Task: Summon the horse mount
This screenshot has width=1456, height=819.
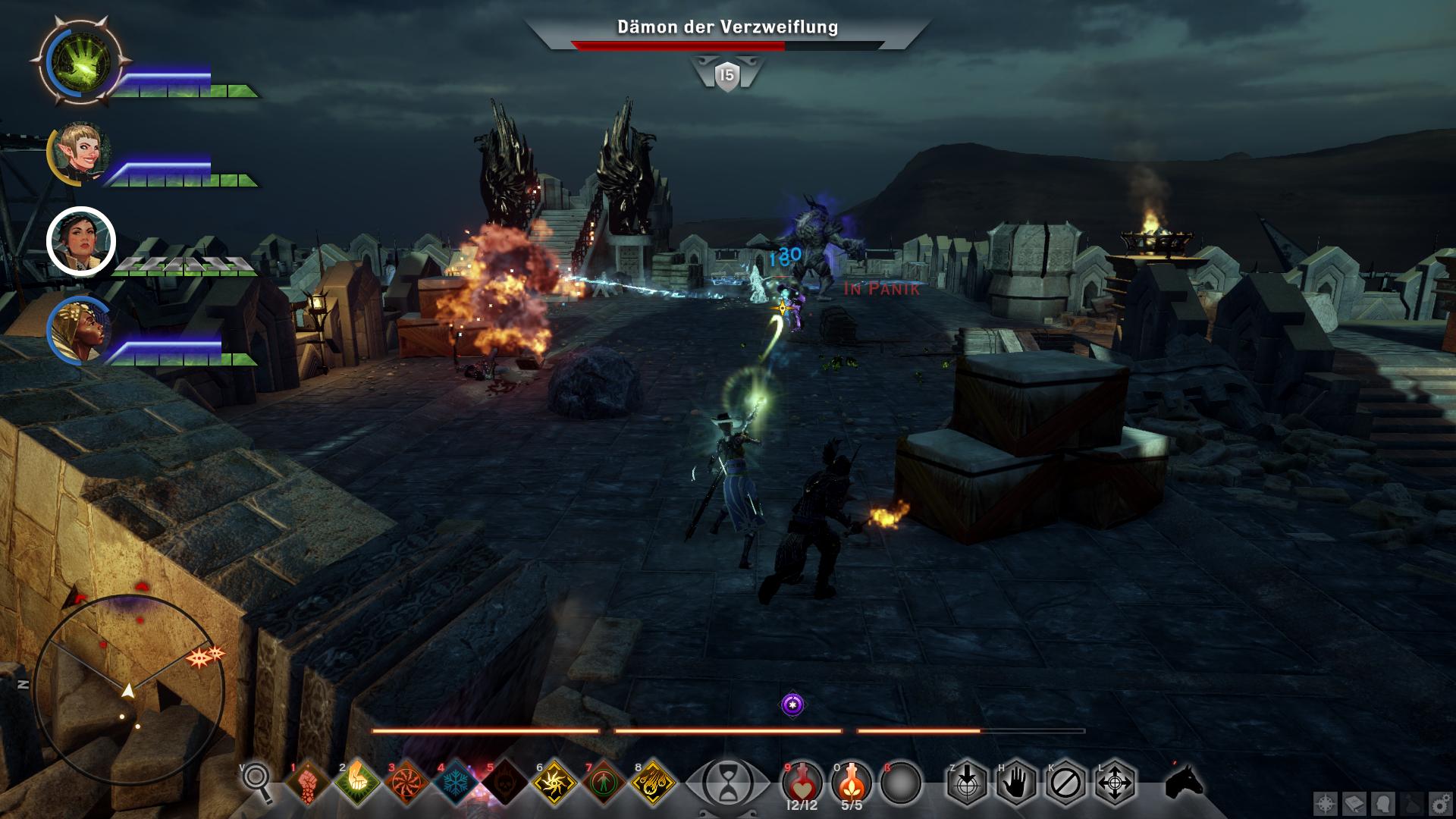Action: click(1184, 780)
